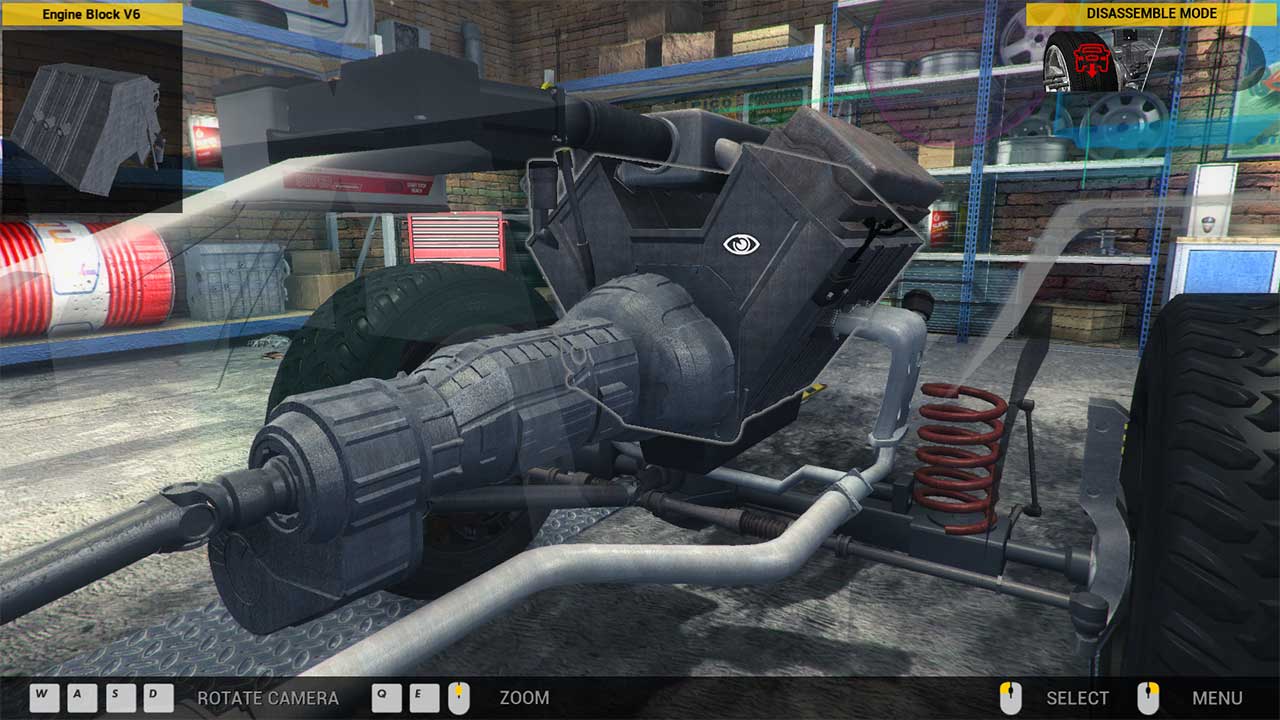
Task: Click the Engine Block V6 title label
Action: (x=93, y=16)
